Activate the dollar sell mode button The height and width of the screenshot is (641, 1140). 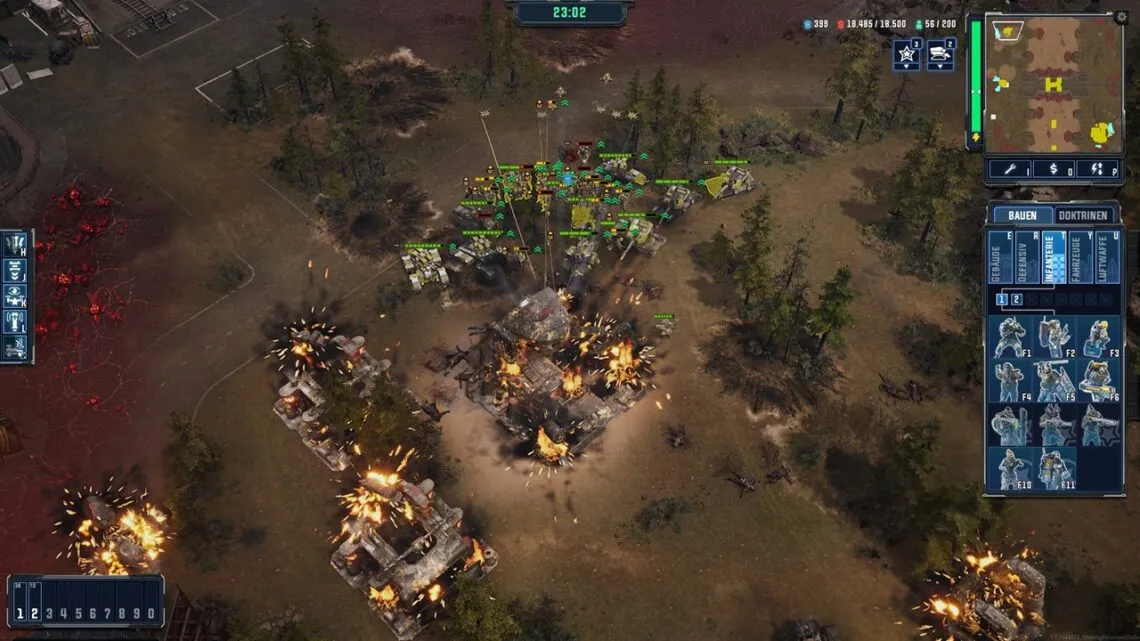(x=1053, y=169)
